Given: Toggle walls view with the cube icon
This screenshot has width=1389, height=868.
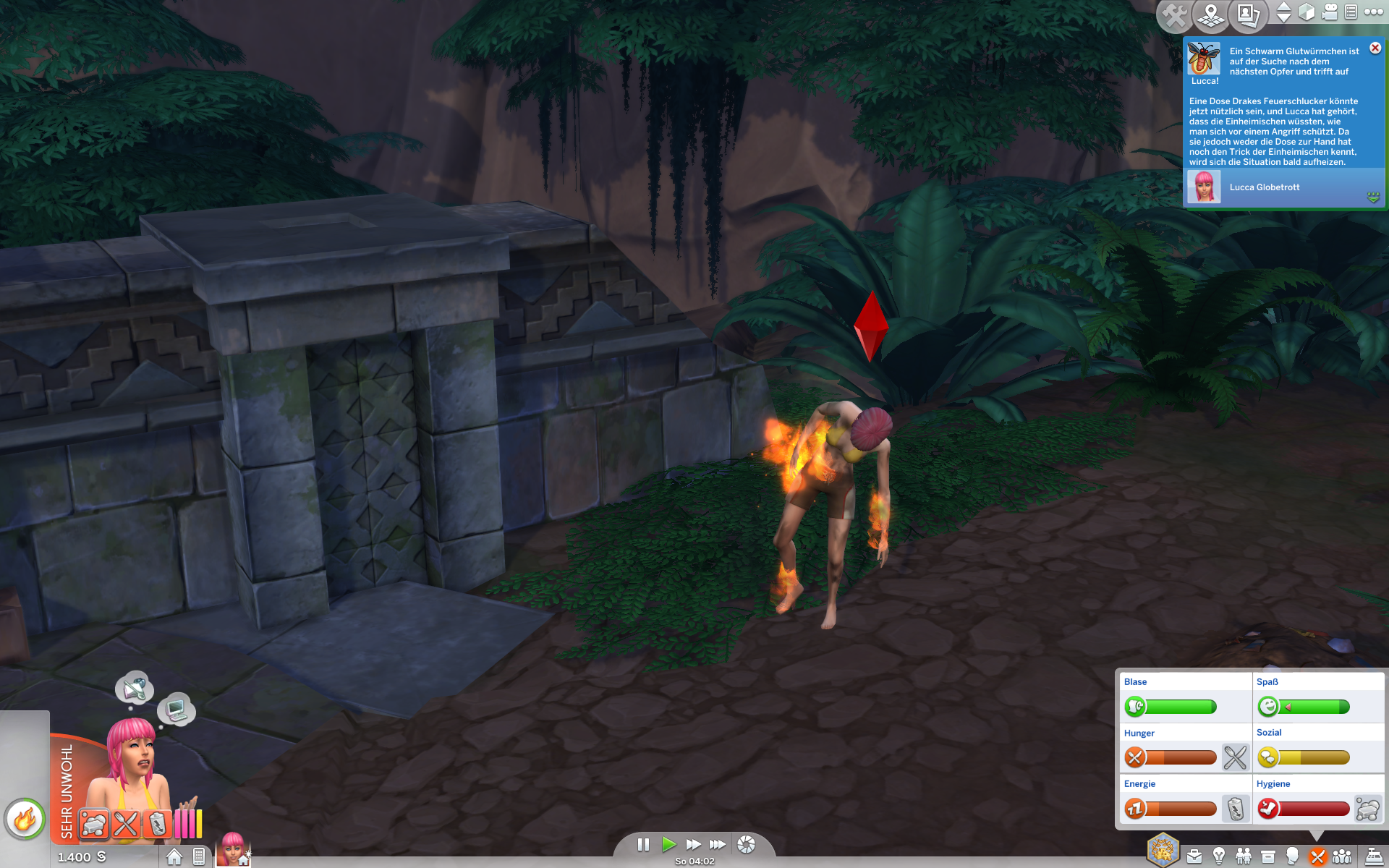Looking at the screenshot, I should [x=1306, y=12].
